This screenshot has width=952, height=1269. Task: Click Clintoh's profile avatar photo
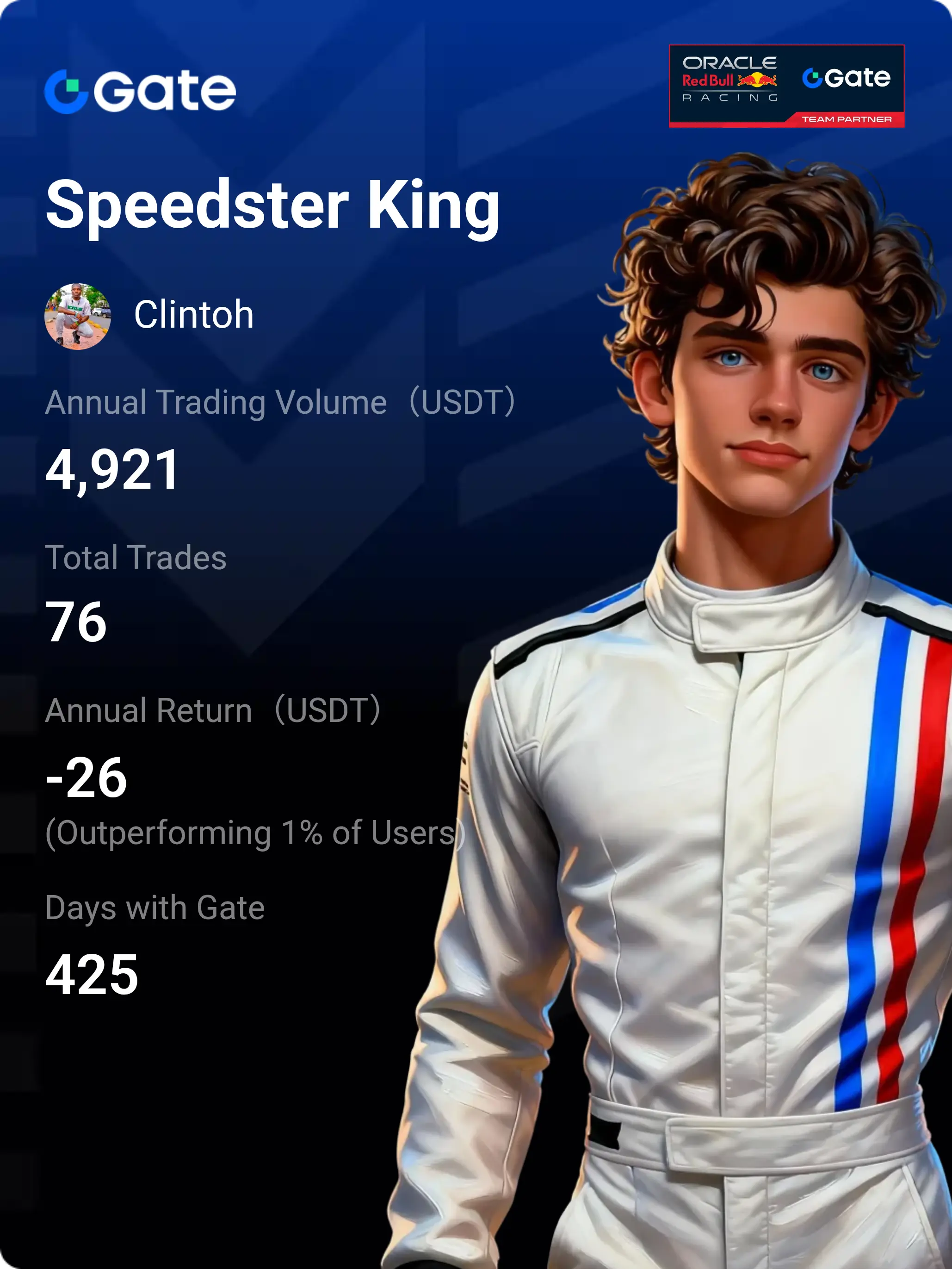click(77, 316)
